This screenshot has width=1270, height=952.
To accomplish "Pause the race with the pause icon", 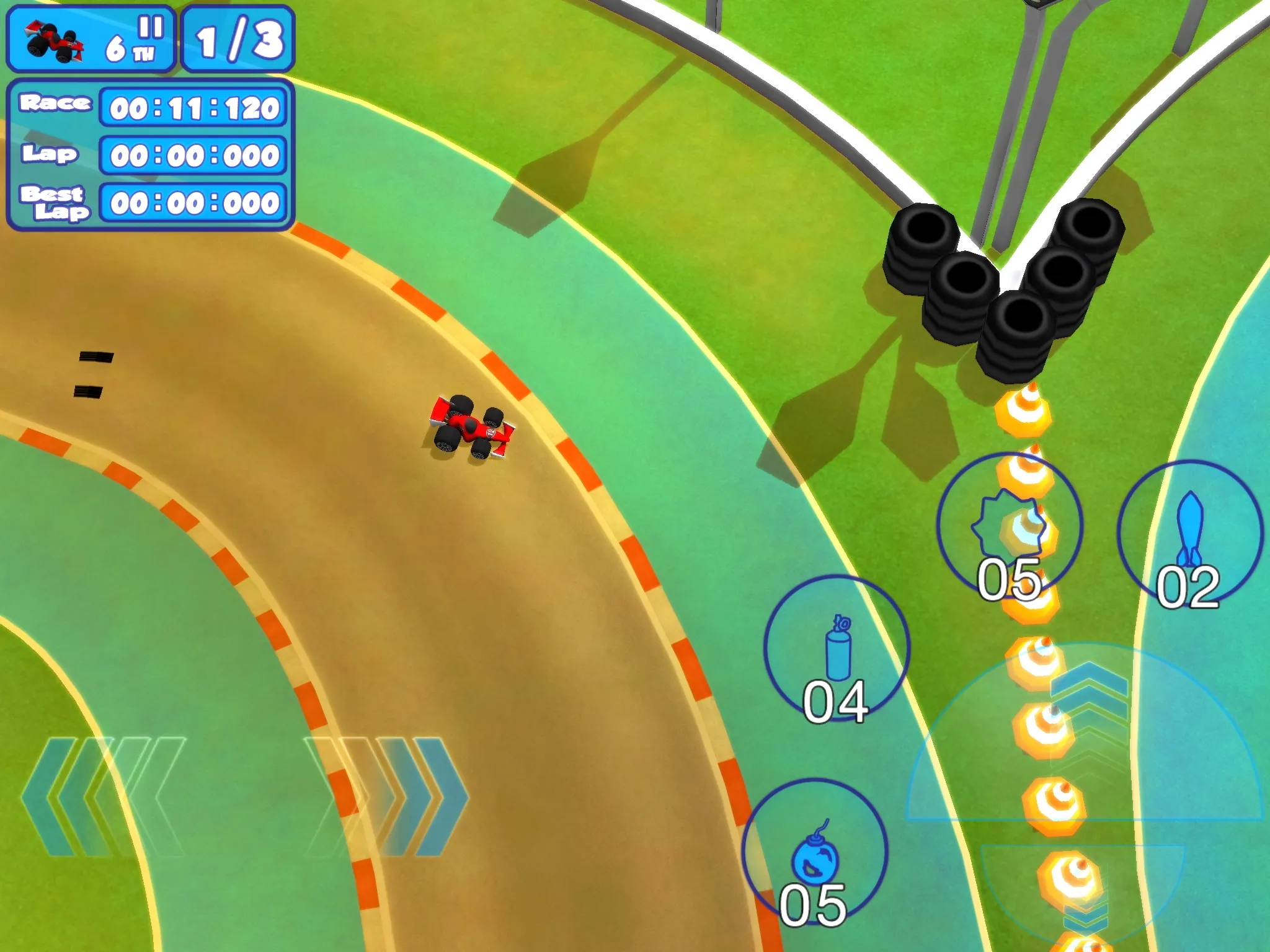I will pos(151,27).
